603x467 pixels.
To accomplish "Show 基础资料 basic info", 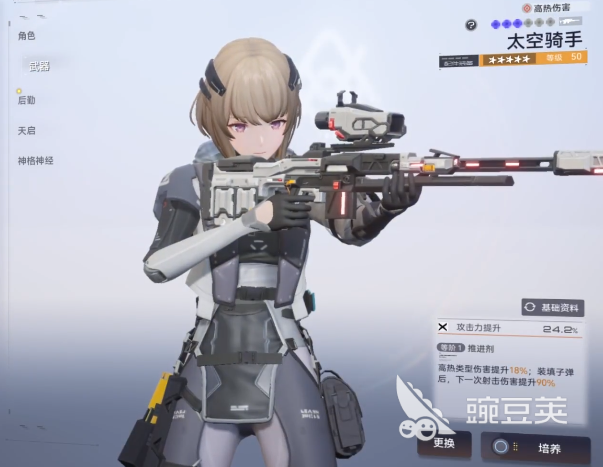I will [x=553, y=307].
